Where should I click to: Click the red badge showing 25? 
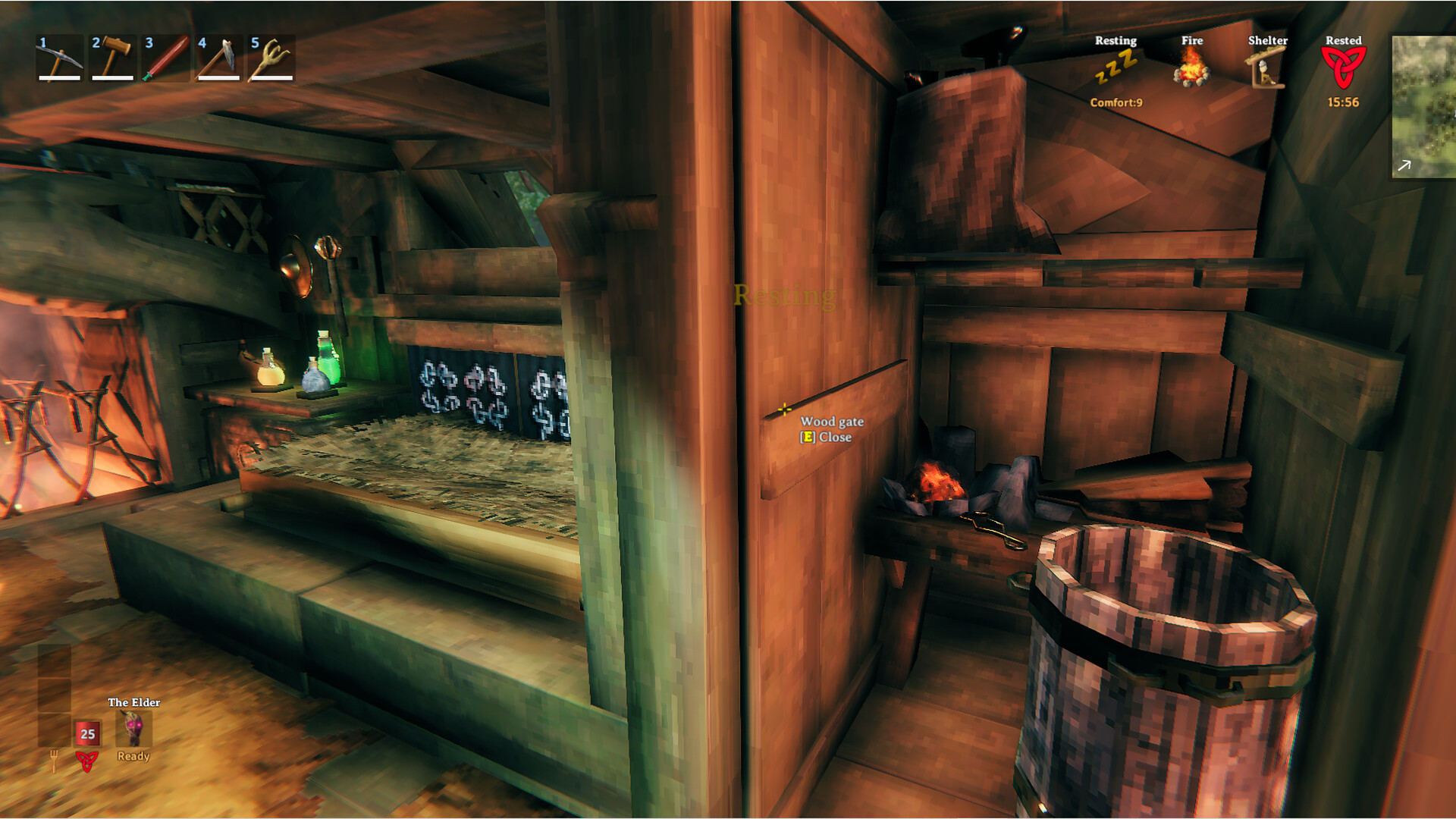tap(87, 734)
